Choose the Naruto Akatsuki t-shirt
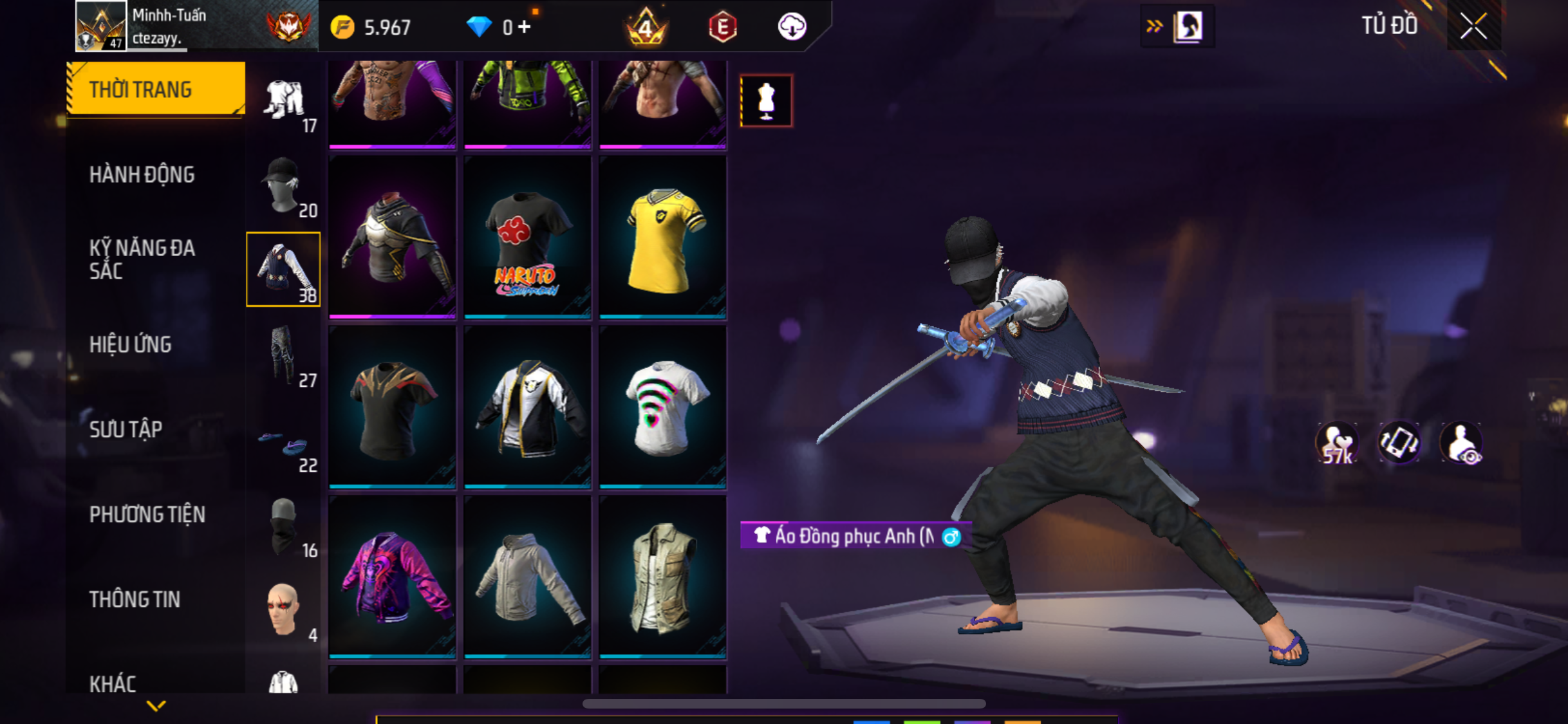 click(x=527, y=238)
